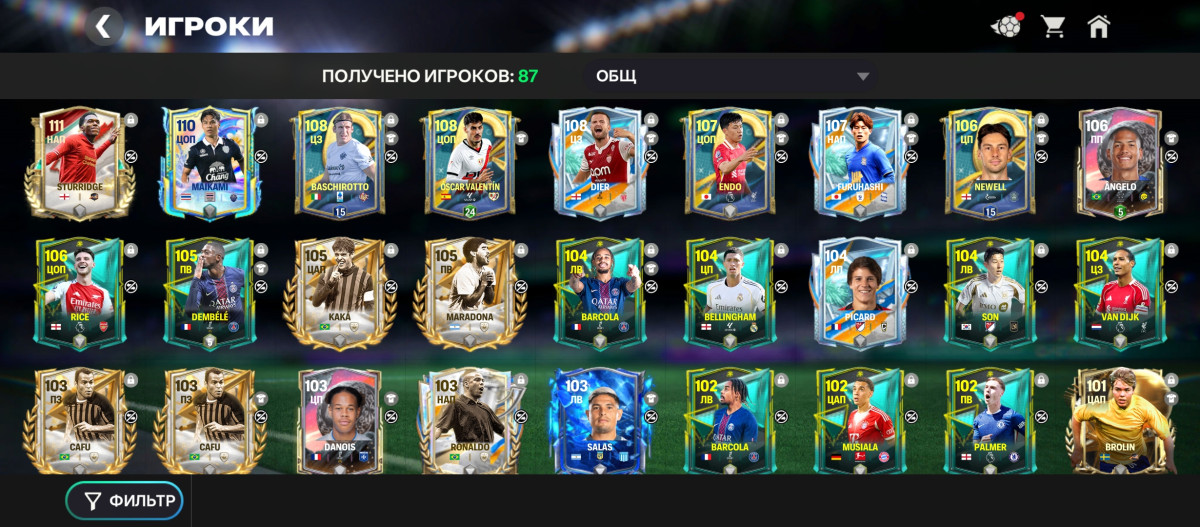Select the Maradona player card

469,293
